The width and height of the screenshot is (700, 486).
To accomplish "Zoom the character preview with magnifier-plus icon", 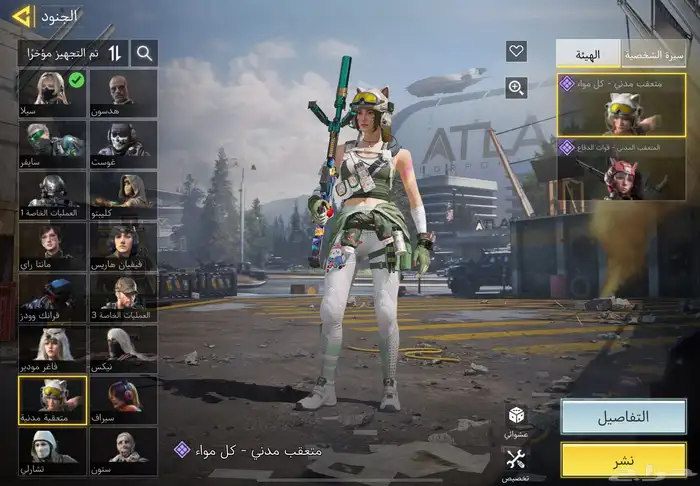I will [516, 88].
